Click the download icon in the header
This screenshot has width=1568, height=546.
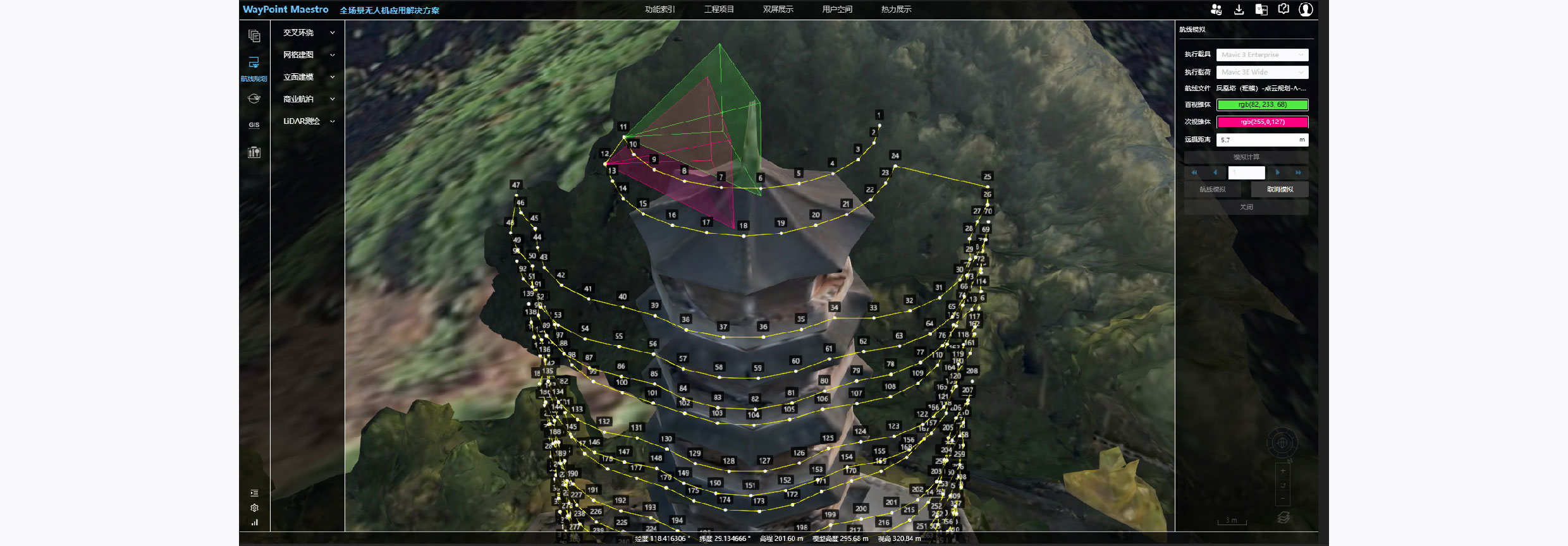pyautogui.click(x=1239, y=9)
